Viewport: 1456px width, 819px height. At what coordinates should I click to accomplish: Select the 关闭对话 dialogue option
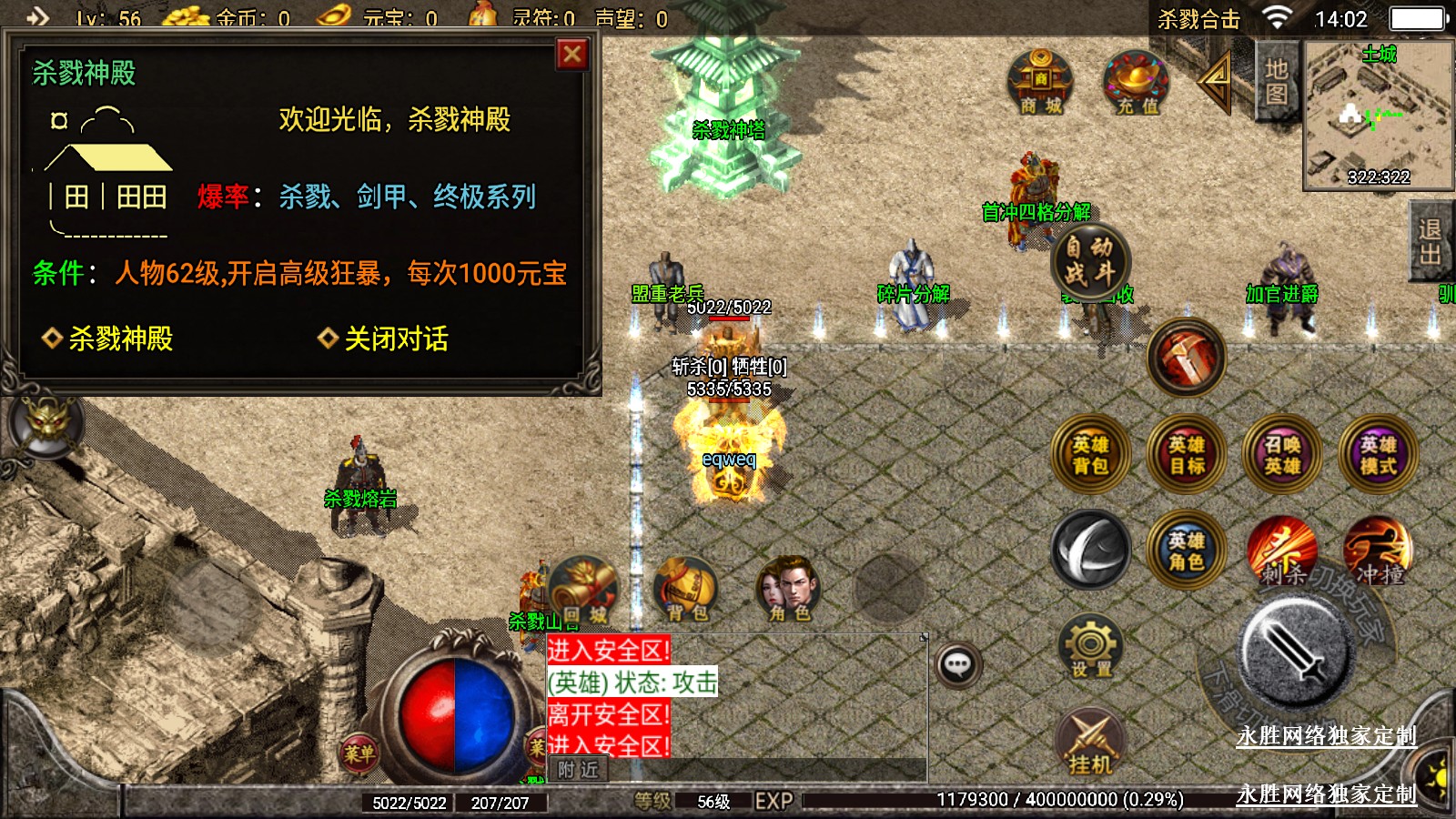[395, 339]
